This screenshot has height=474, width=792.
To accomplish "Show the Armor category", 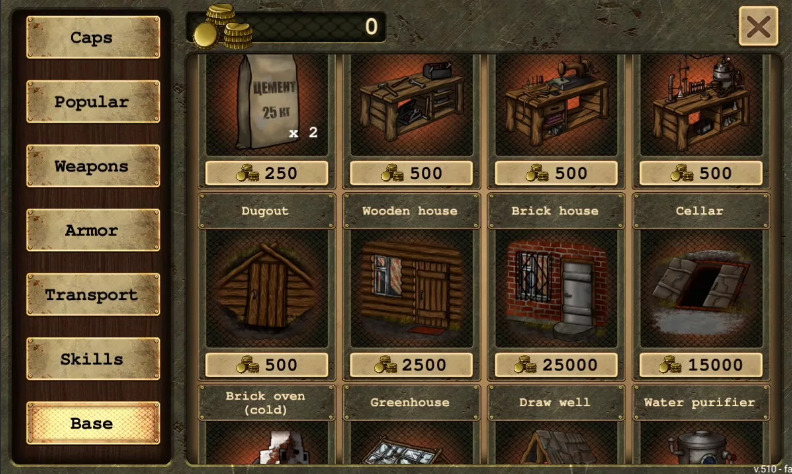I will 92,231.
